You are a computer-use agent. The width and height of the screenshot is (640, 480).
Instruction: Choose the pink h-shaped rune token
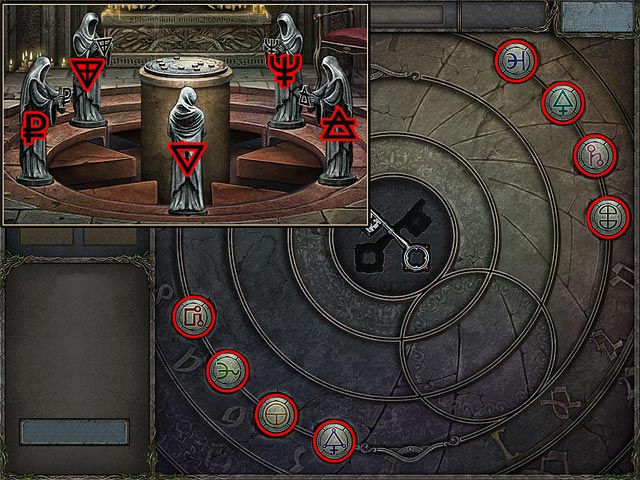coord(593,155)
